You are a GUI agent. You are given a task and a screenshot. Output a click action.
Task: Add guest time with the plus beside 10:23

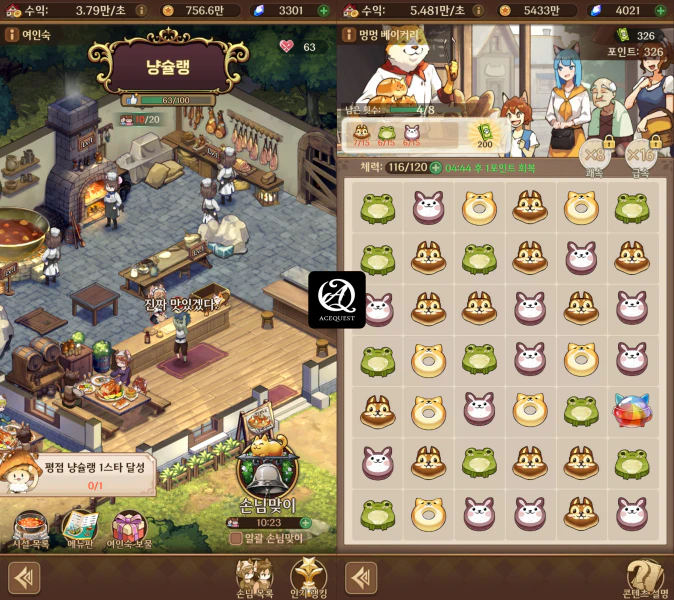305,522
